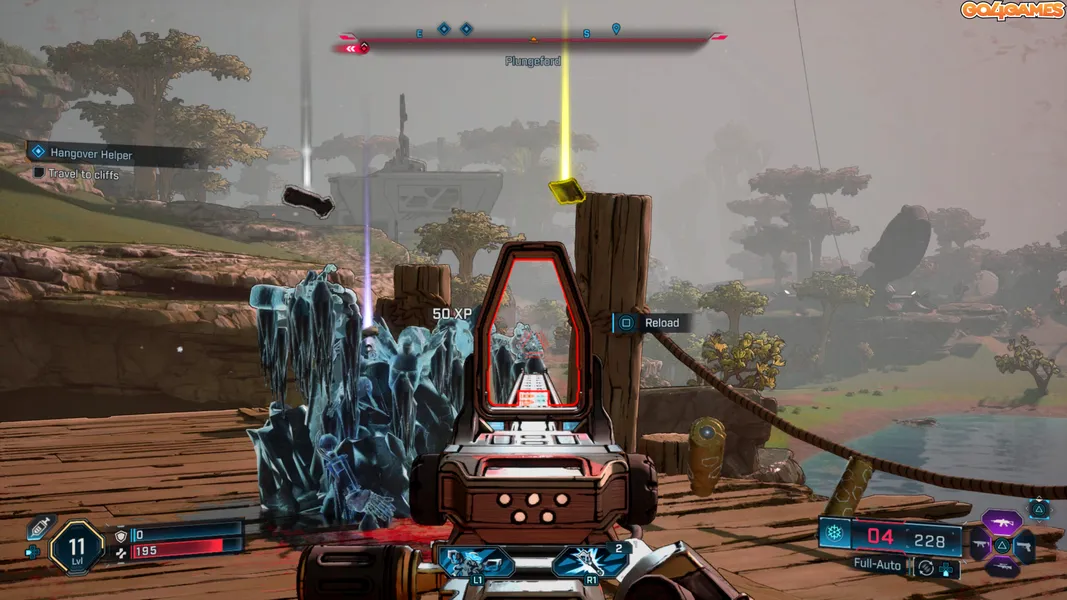Select the Hangover Helper quest tracker

pos(90,154)
